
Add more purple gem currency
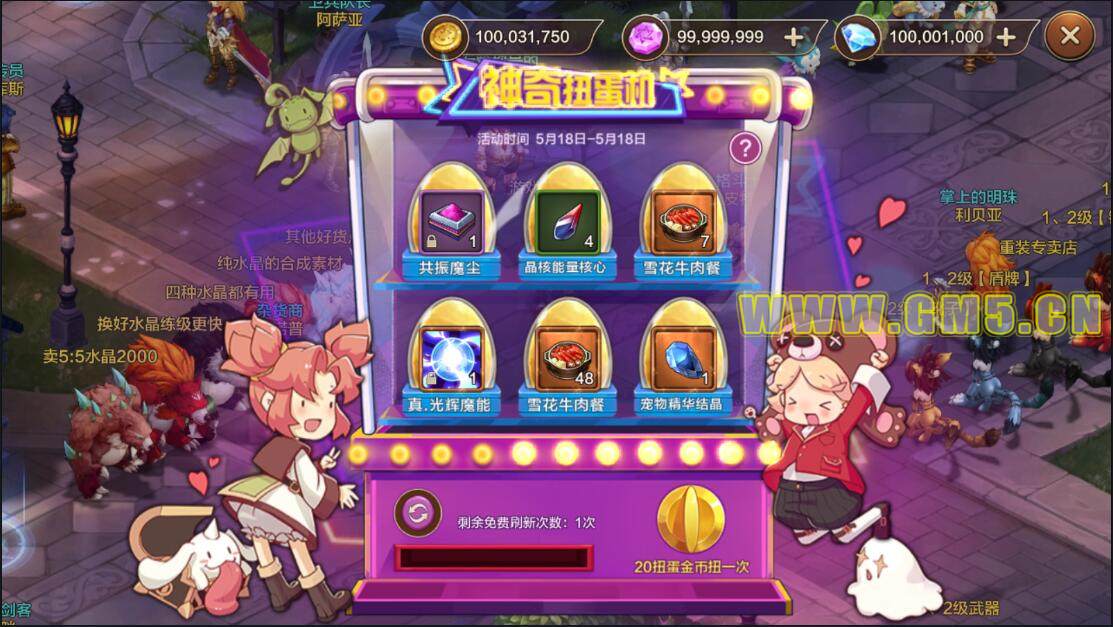[x=793, y=38]
